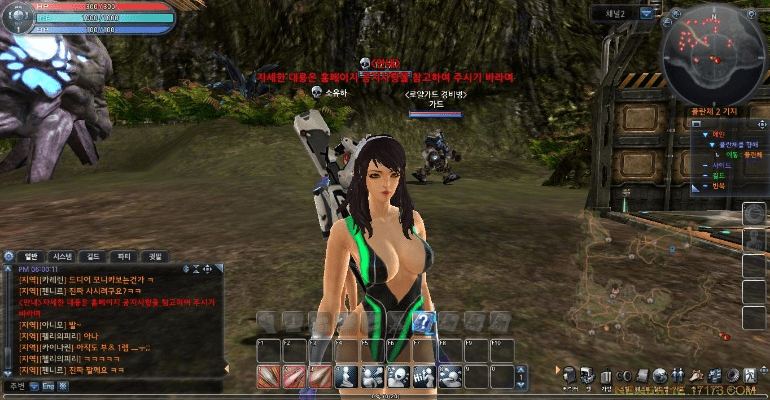Open the globe world map menu icon
The image size is (770, 400).
tap(660, 374)
